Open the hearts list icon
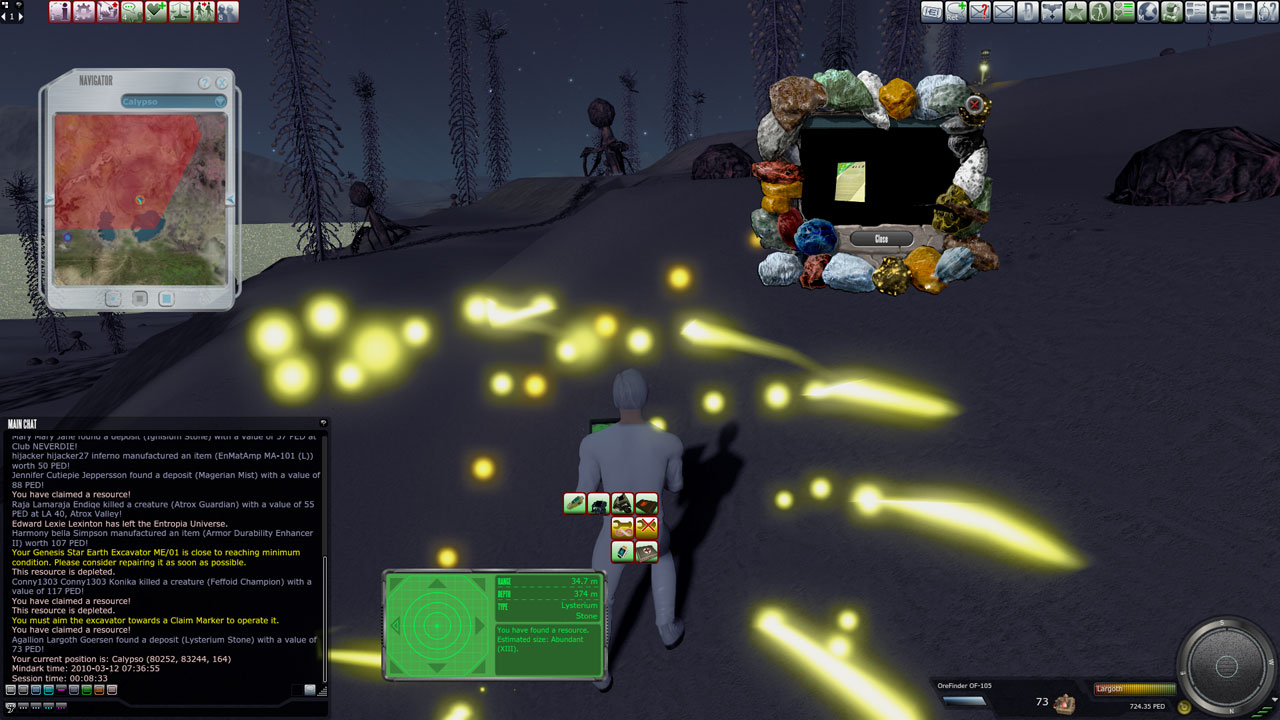 pos(1123,12)
